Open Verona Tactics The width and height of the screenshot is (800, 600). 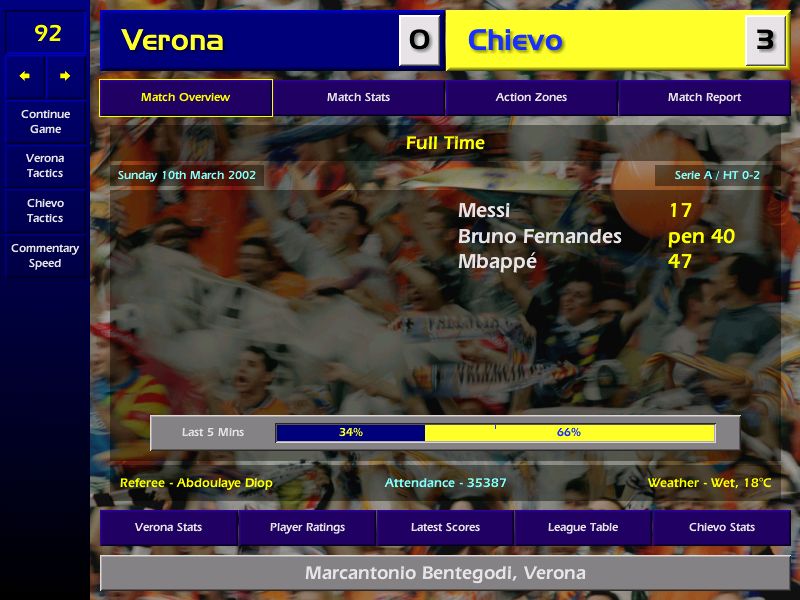pos(45,165)
